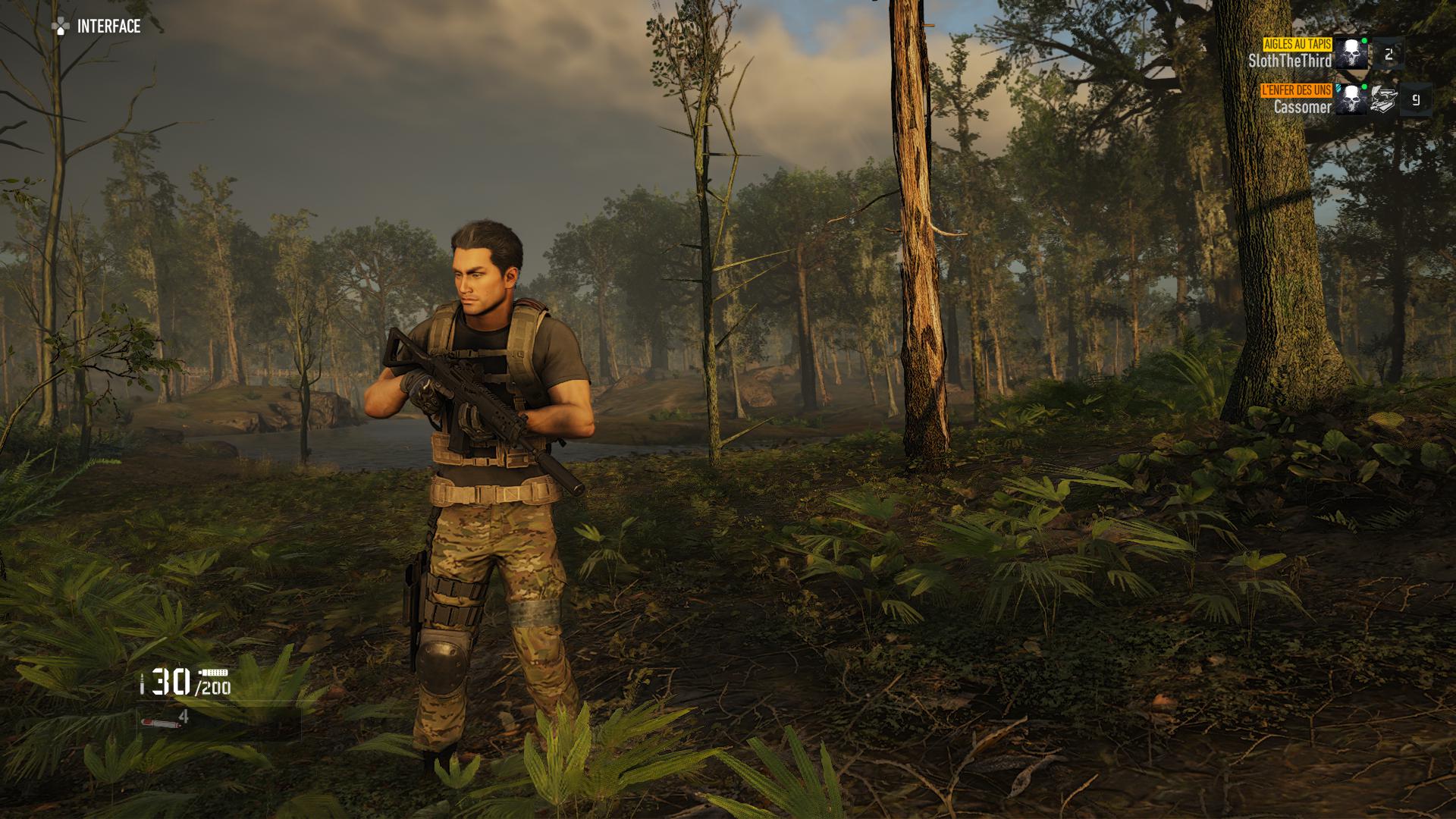The height and width of the screenshot is (819, 1456).
Task: Click the ammo reserve bar above 200
Action: [x=215, y=672]
